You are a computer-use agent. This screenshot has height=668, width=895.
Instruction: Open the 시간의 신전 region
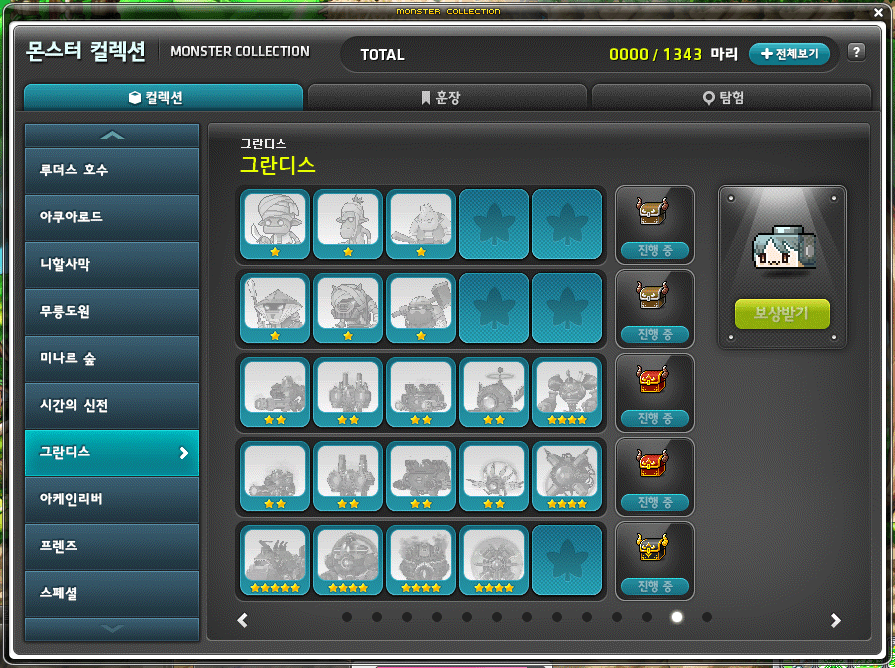pyautogui.click(x=112, y=405)
